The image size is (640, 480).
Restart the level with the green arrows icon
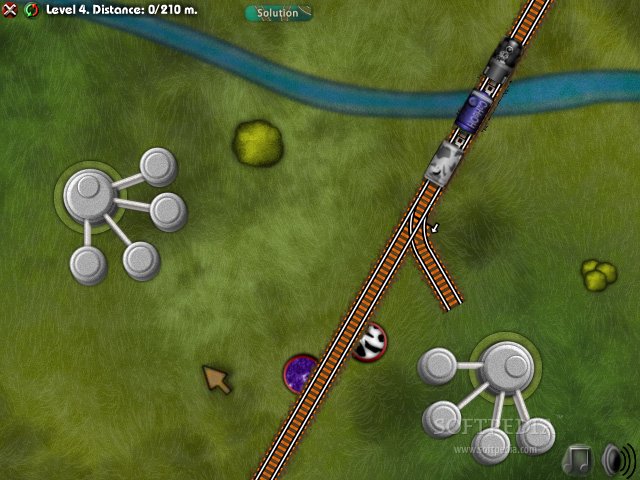click(30, 11)
